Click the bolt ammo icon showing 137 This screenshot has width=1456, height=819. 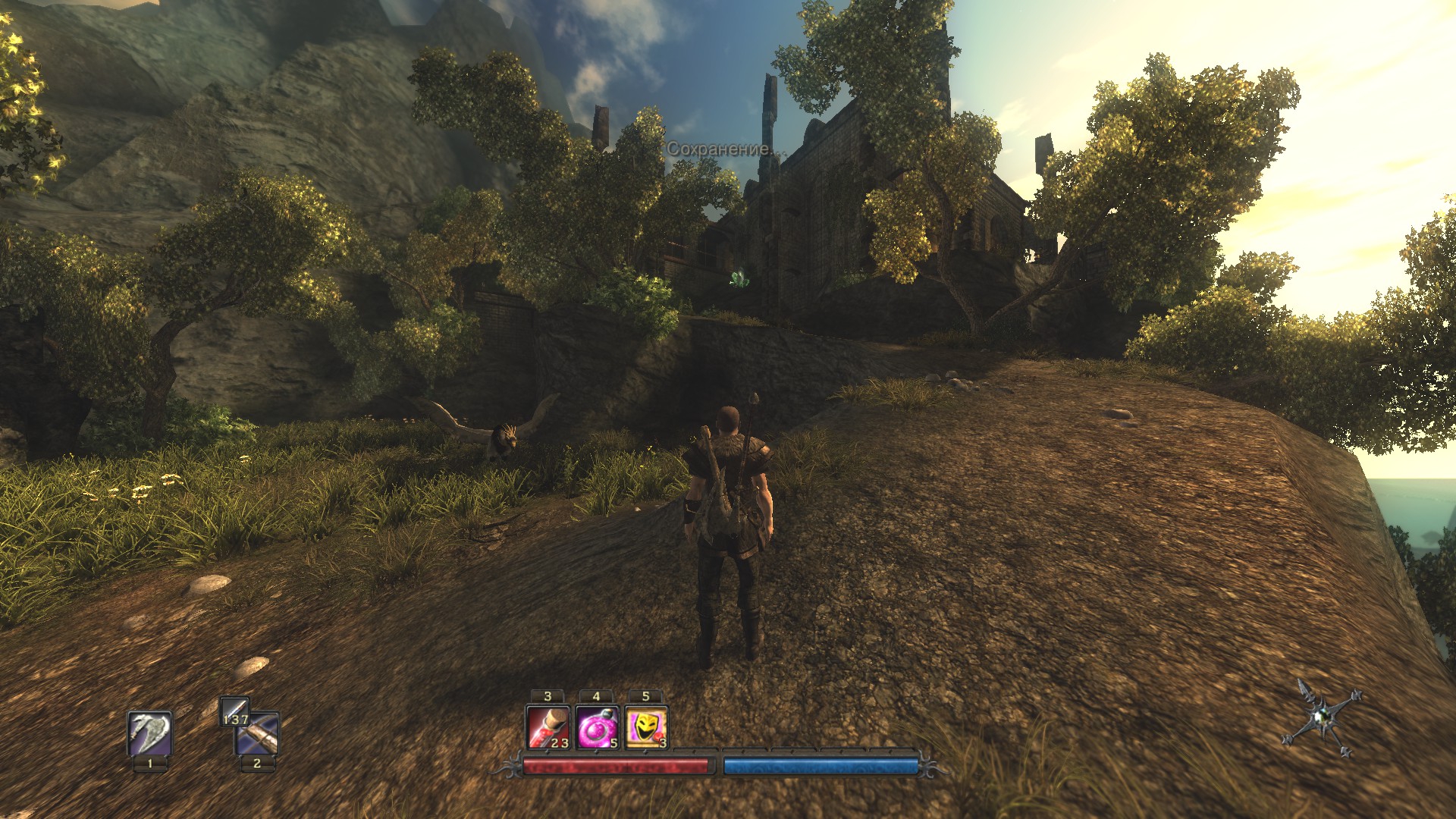(234, 711)
